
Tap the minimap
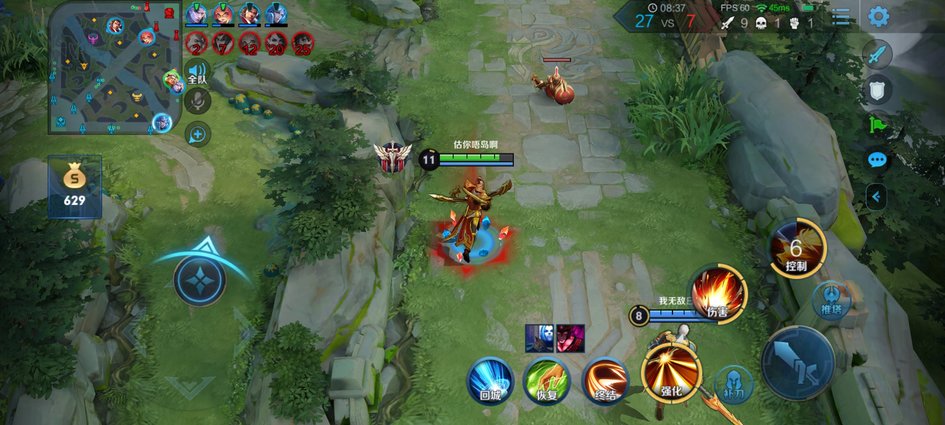(x=110, y=68)
